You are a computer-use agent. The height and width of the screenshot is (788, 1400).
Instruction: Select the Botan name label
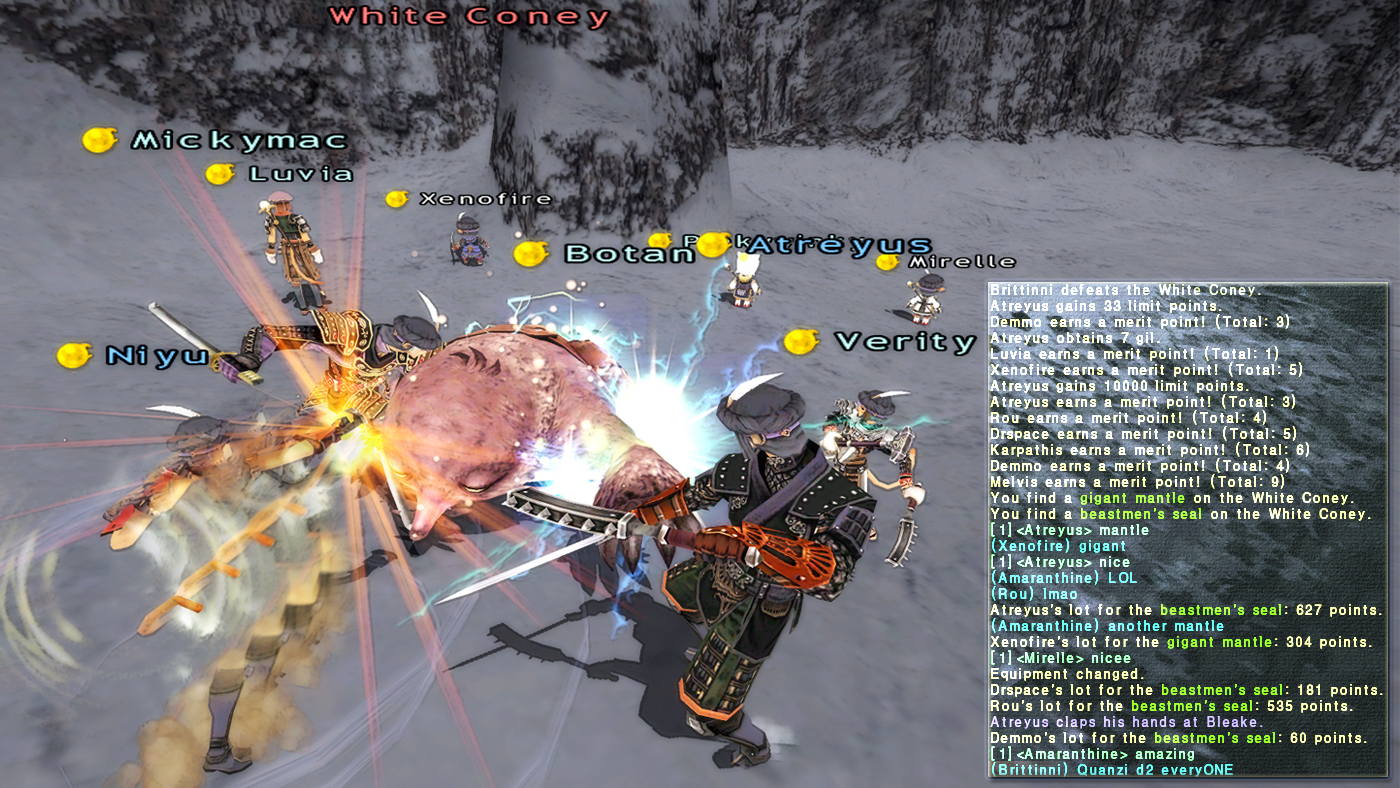pos(629,254)
